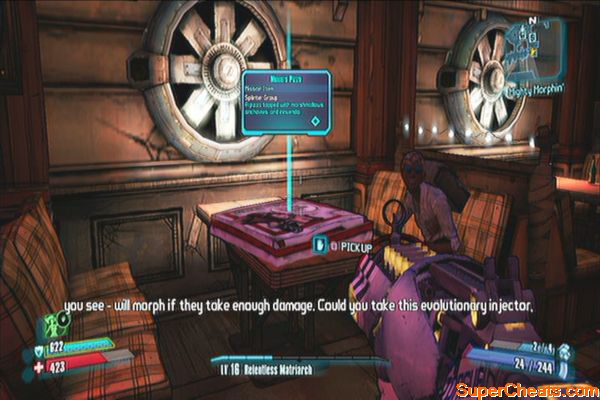Viewport: 600px width, 400px height.
Task: Click the Moxxi's Pizza item card
Action: click(288, 102)
